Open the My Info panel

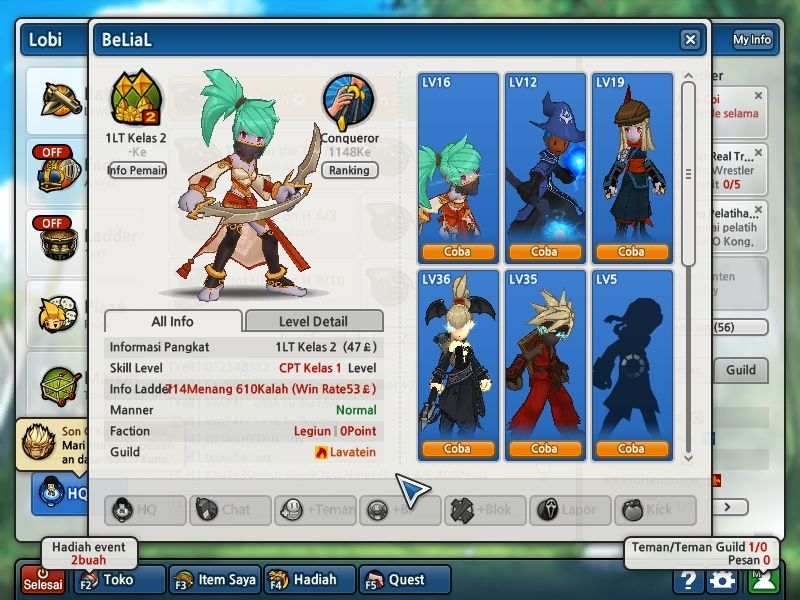click(x=753, y=40)
